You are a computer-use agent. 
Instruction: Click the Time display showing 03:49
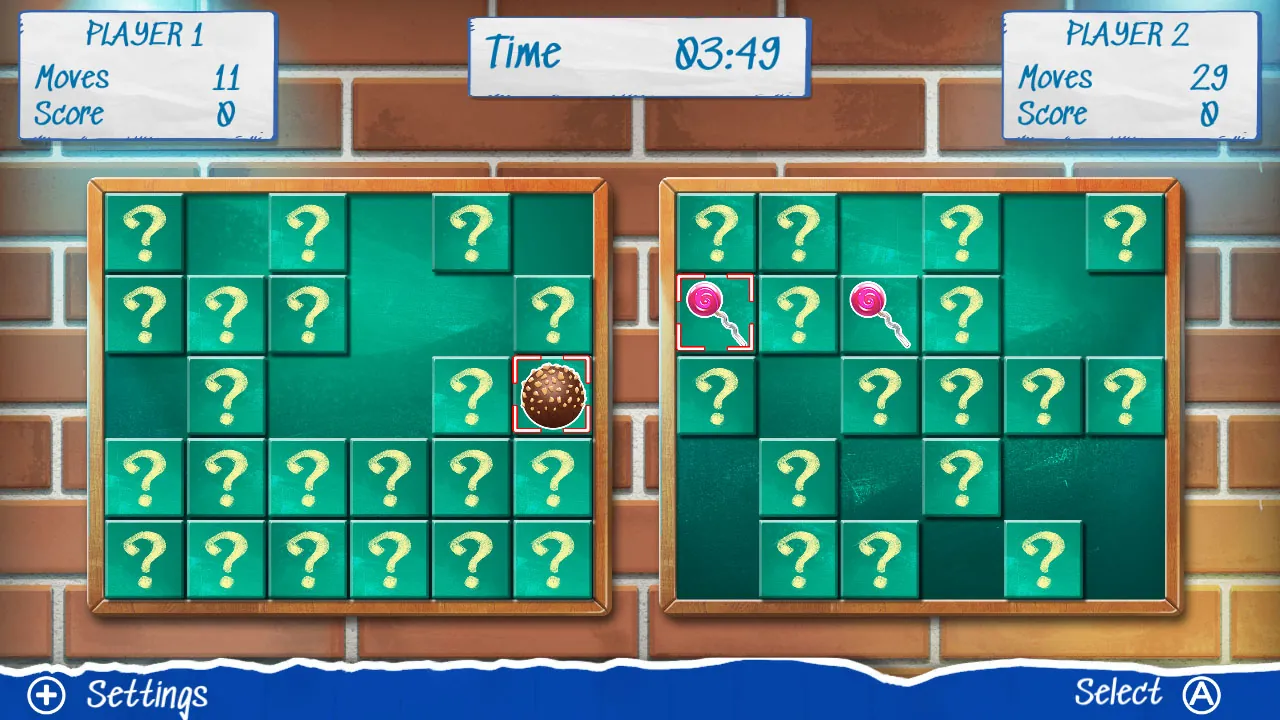pyautogui.click(x=637, y=55)
